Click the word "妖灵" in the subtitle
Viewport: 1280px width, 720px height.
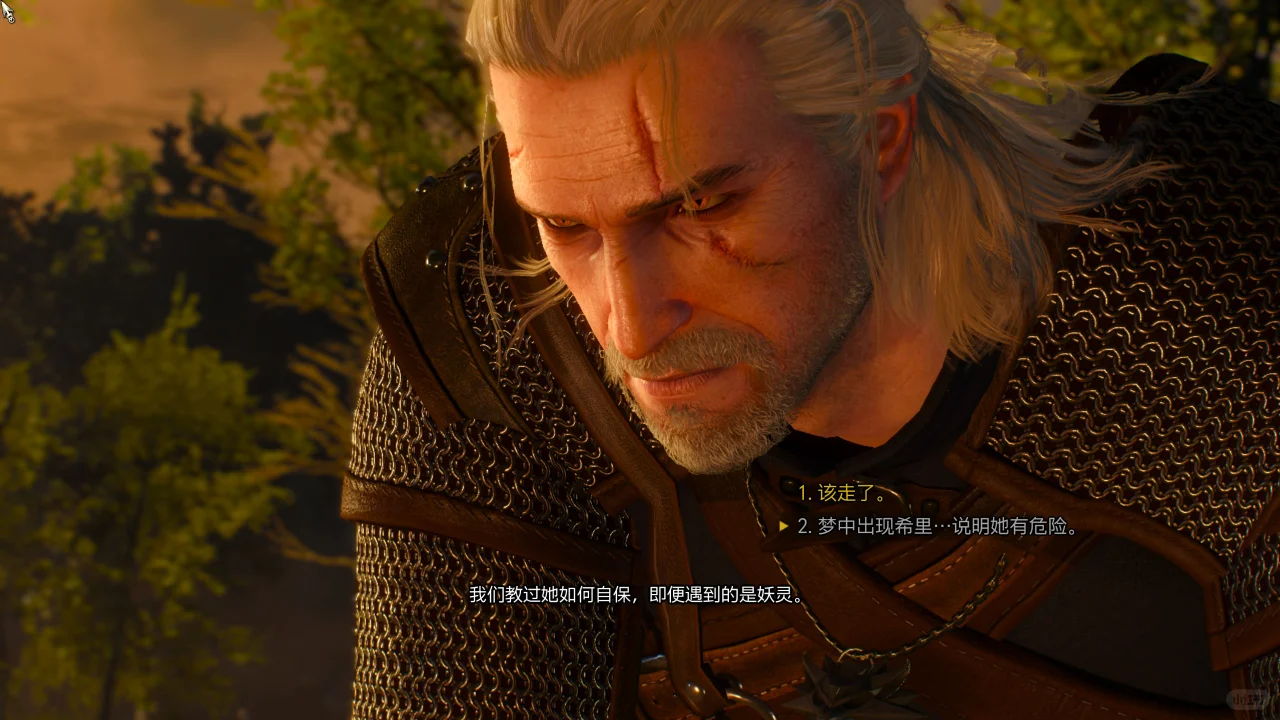pyautogui.click(x=775, y=593)
